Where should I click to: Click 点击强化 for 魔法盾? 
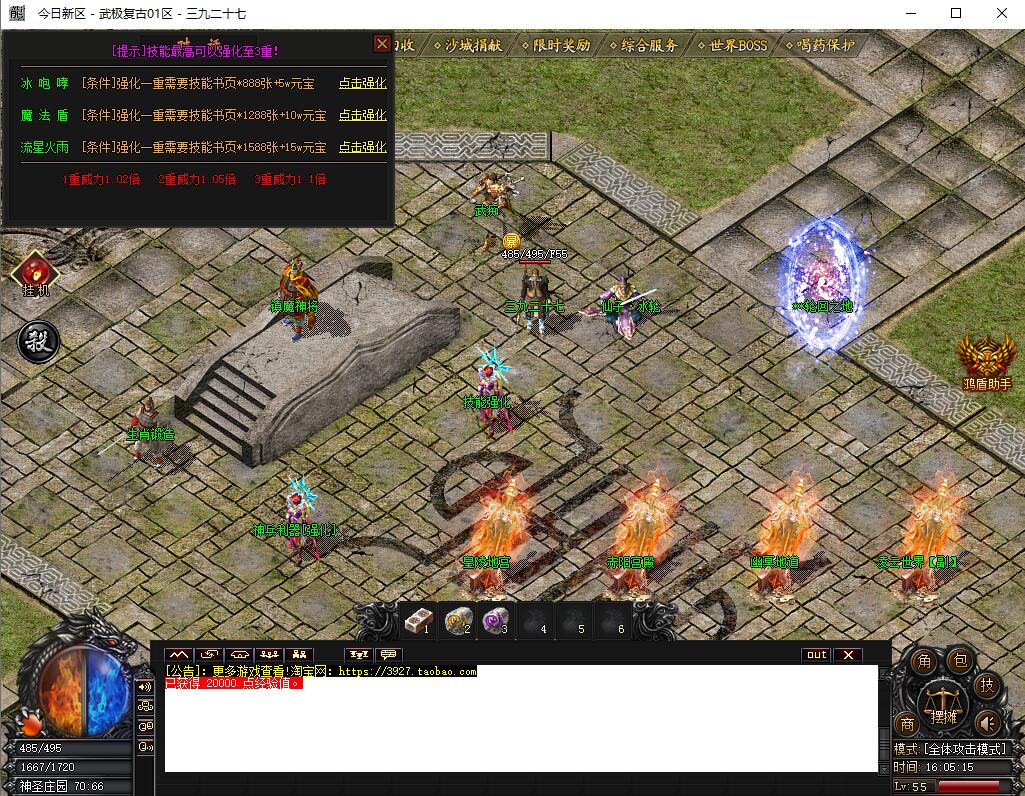point(362,116)
